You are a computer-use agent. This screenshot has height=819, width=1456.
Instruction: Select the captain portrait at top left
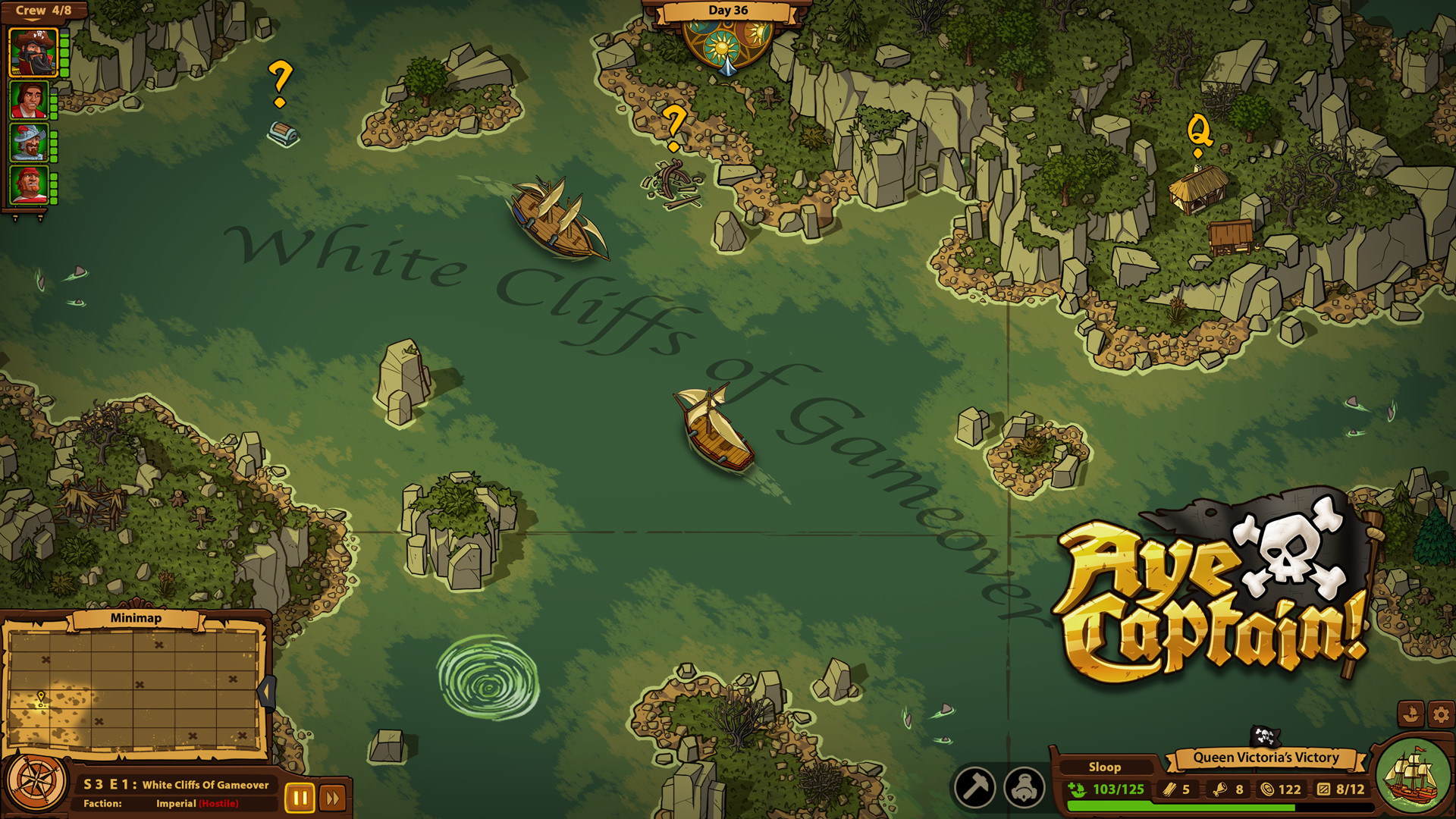coord(32,52)
